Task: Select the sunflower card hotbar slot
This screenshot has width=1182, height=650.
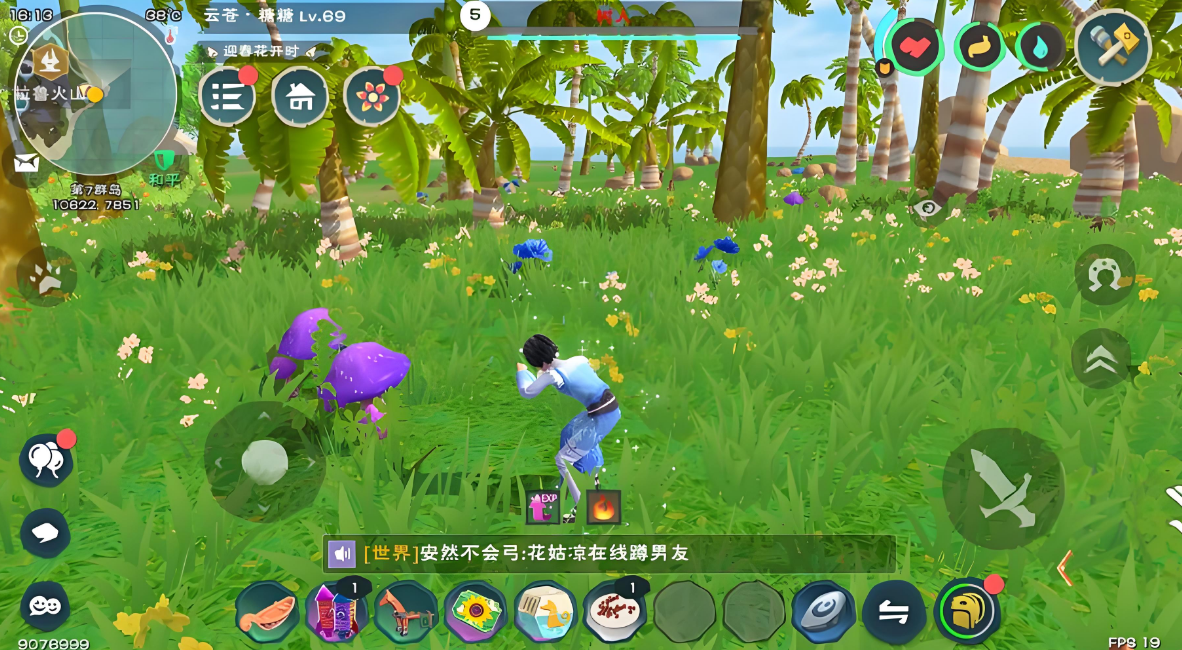Action: pos(476,611)
